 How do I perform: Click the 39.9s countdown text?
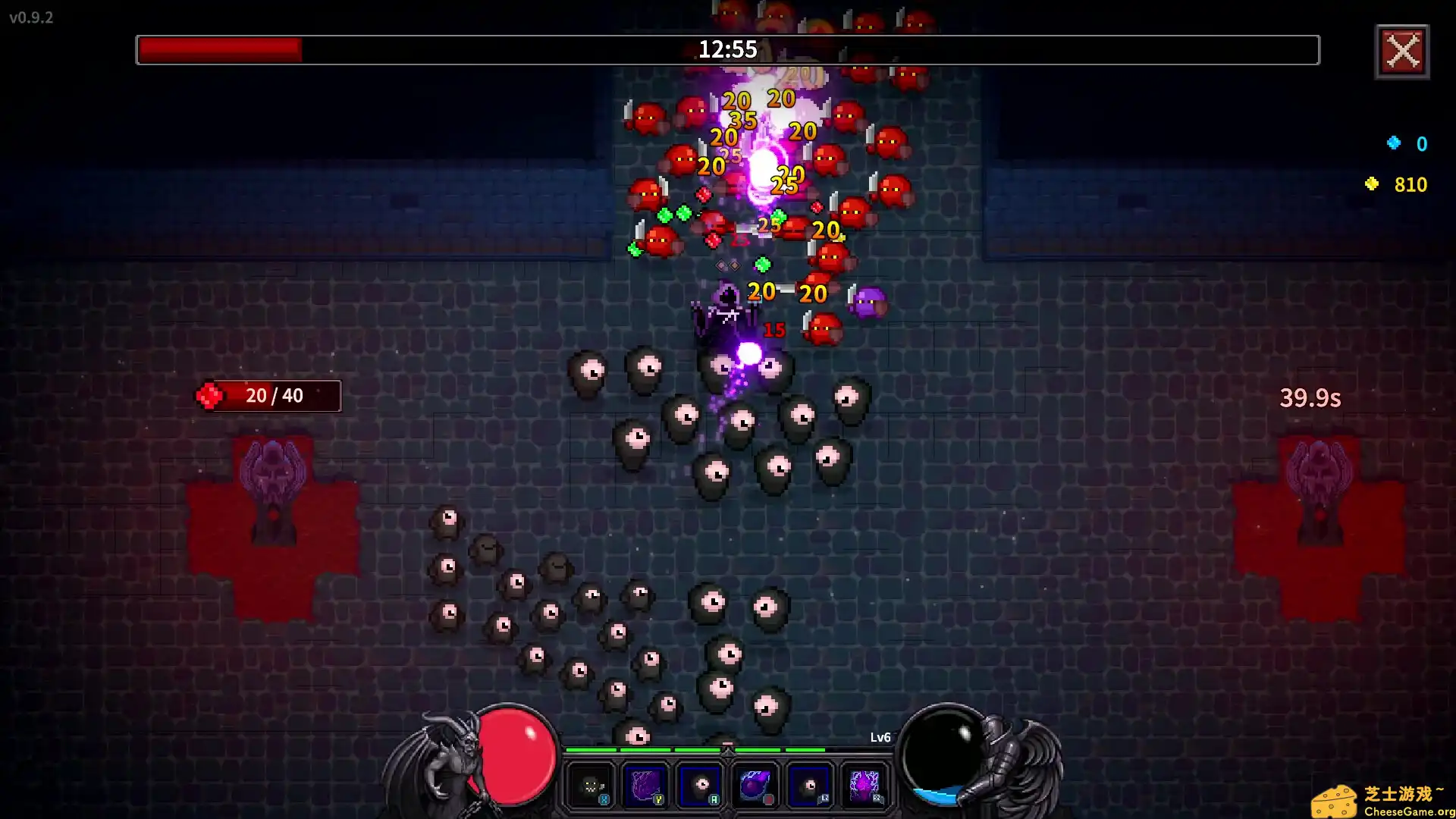coord(1310,397)
